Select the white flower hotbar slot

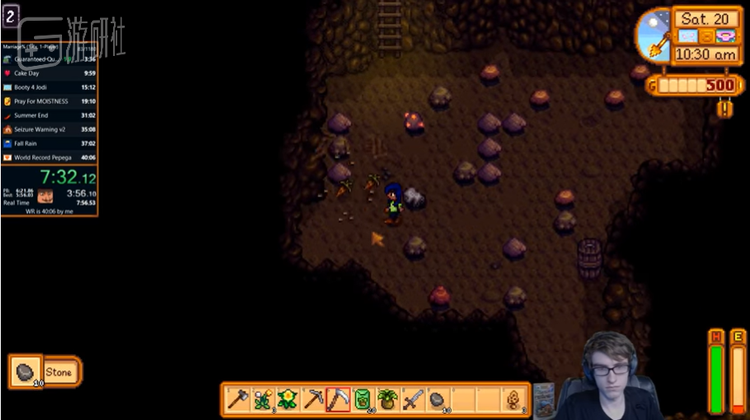tap(263, 399)
